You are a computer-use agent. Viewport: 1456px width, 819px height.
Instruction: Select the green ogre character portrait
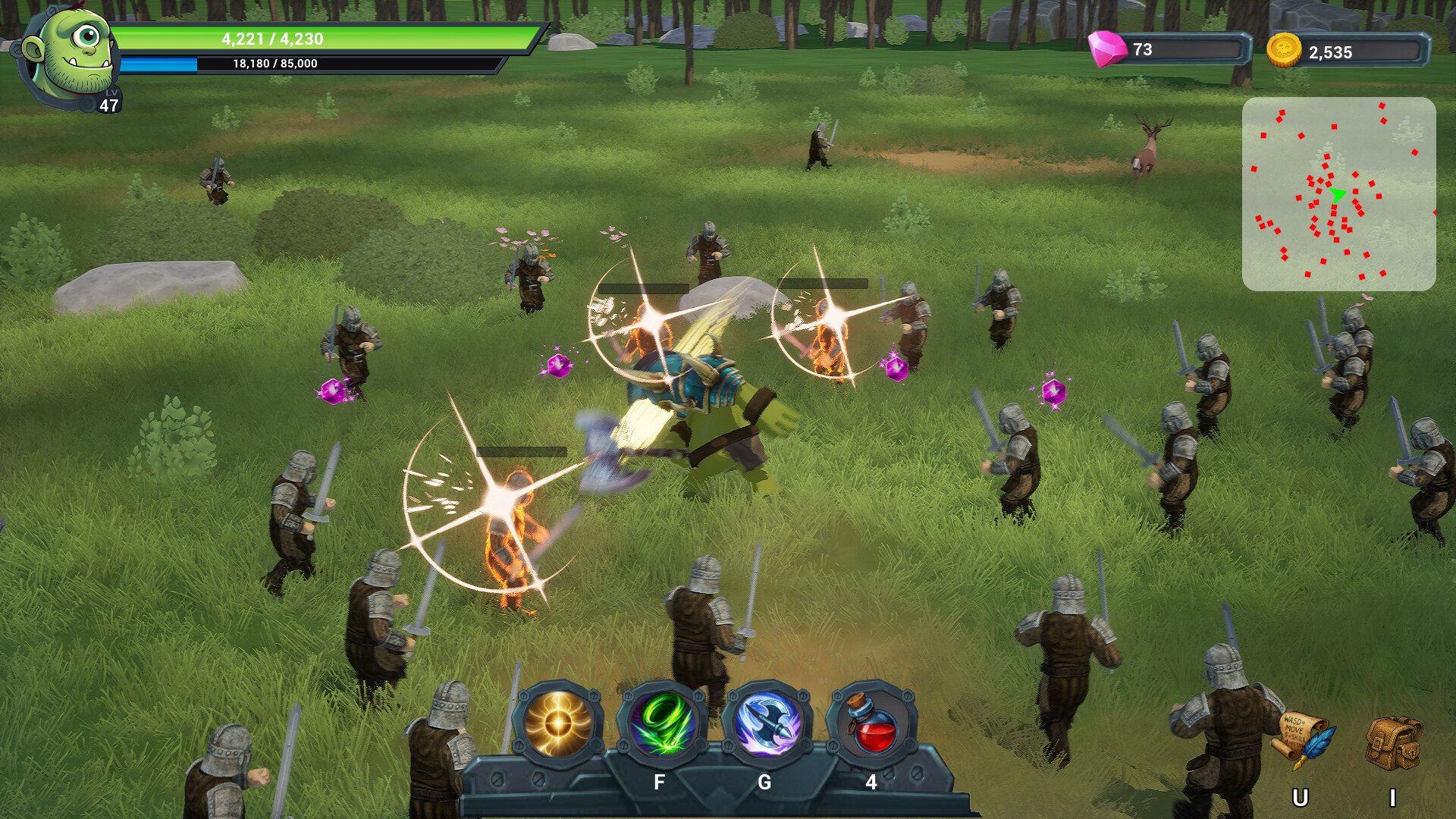(74, 53)
